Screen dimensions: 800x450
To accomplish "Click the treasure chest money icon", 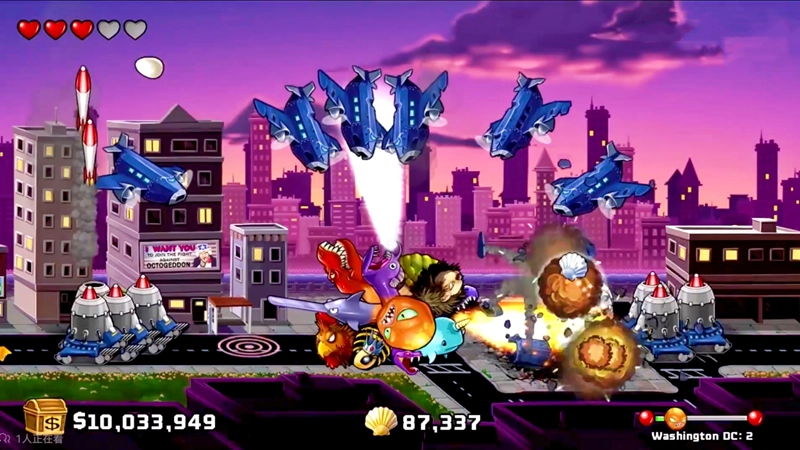I will [45, 417].
